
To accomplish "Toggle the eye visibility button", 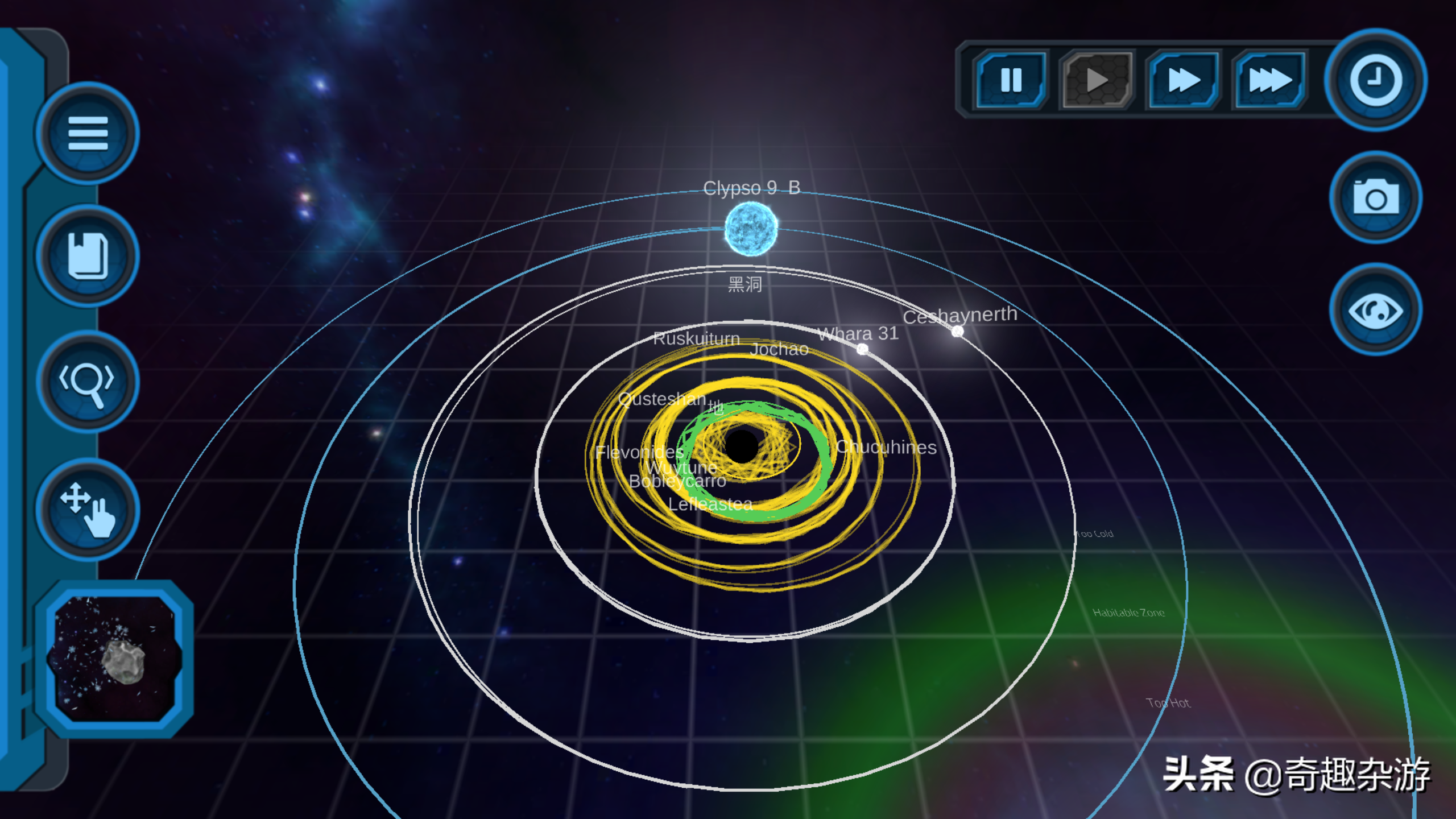I will tap(1375, 310).
